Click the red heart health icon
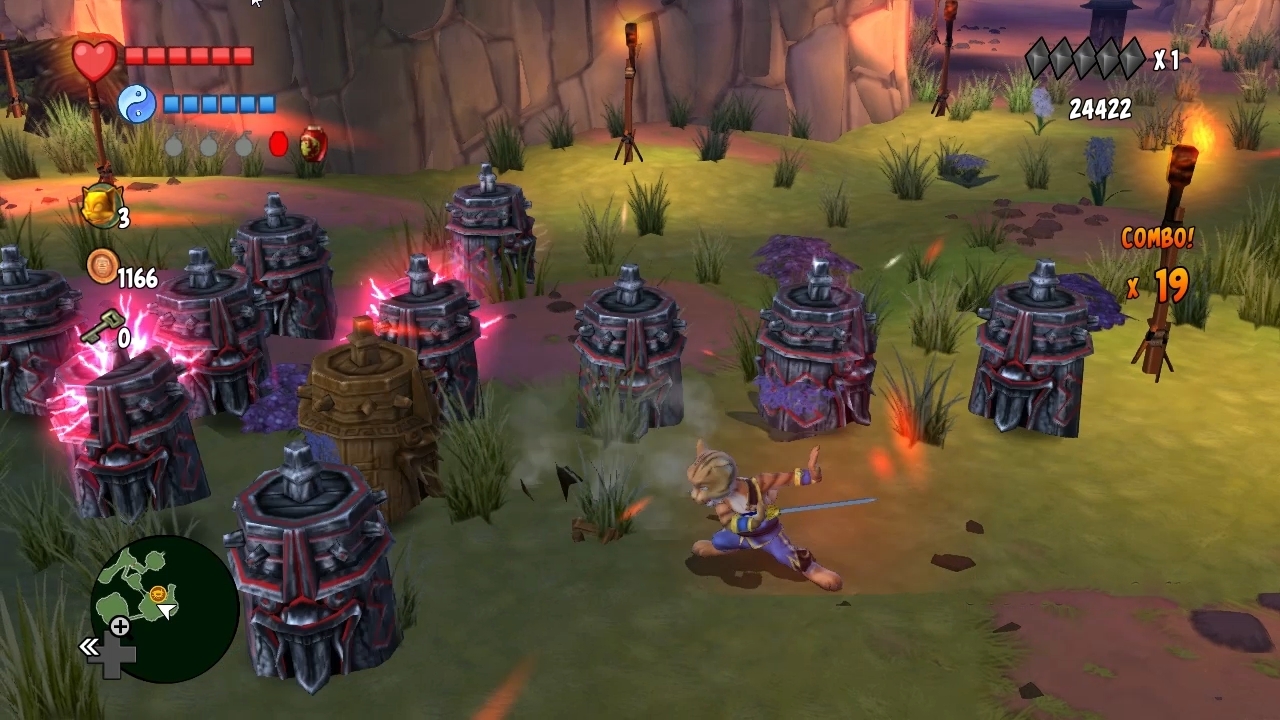1280x720 pixels. click(94, 59)
